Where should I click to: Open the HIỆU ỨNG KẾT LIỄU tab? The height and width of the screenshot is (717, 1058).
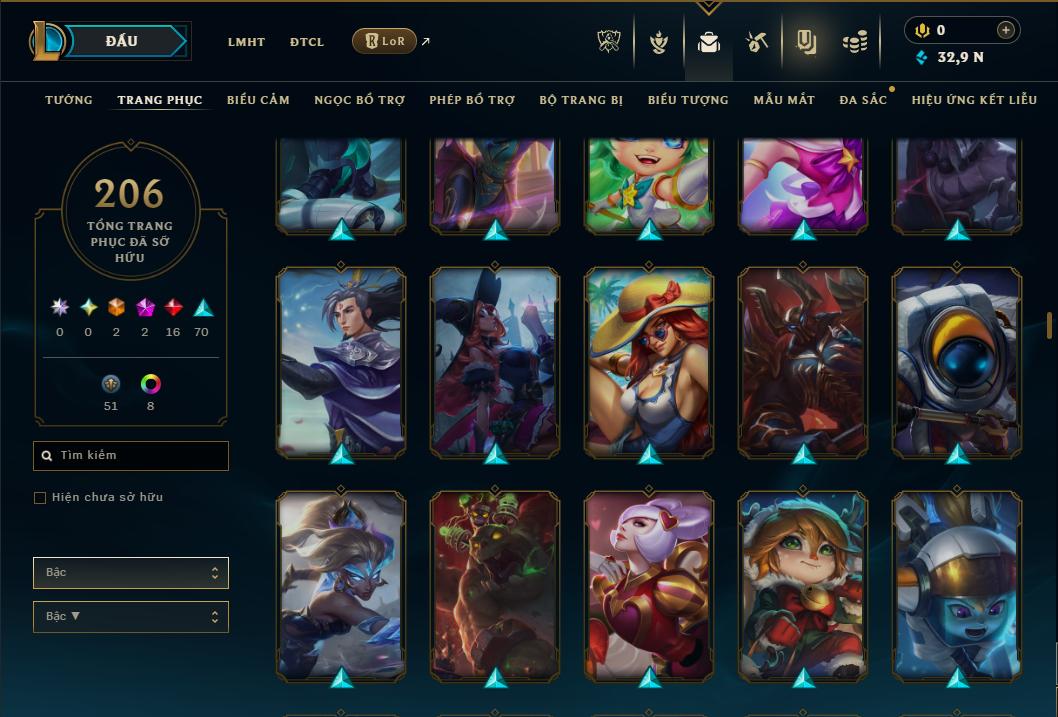click(975, 100)
